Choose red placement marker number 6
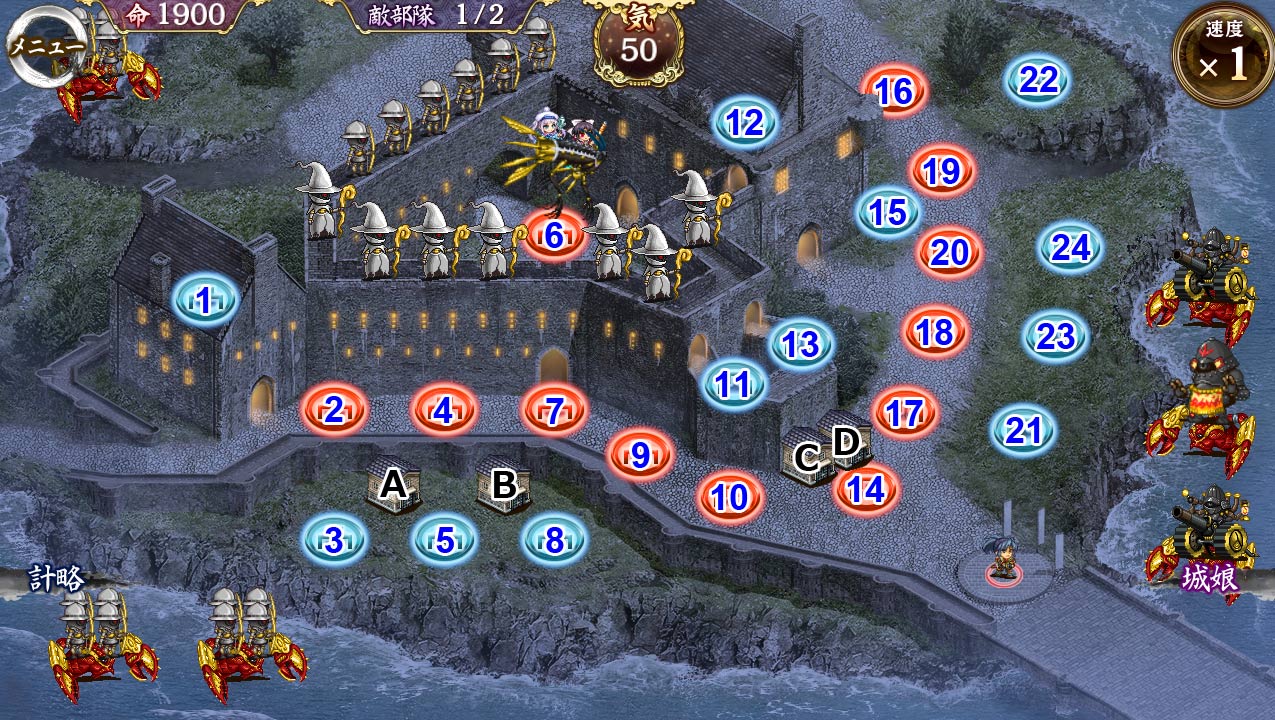 (x=555, y=236)
